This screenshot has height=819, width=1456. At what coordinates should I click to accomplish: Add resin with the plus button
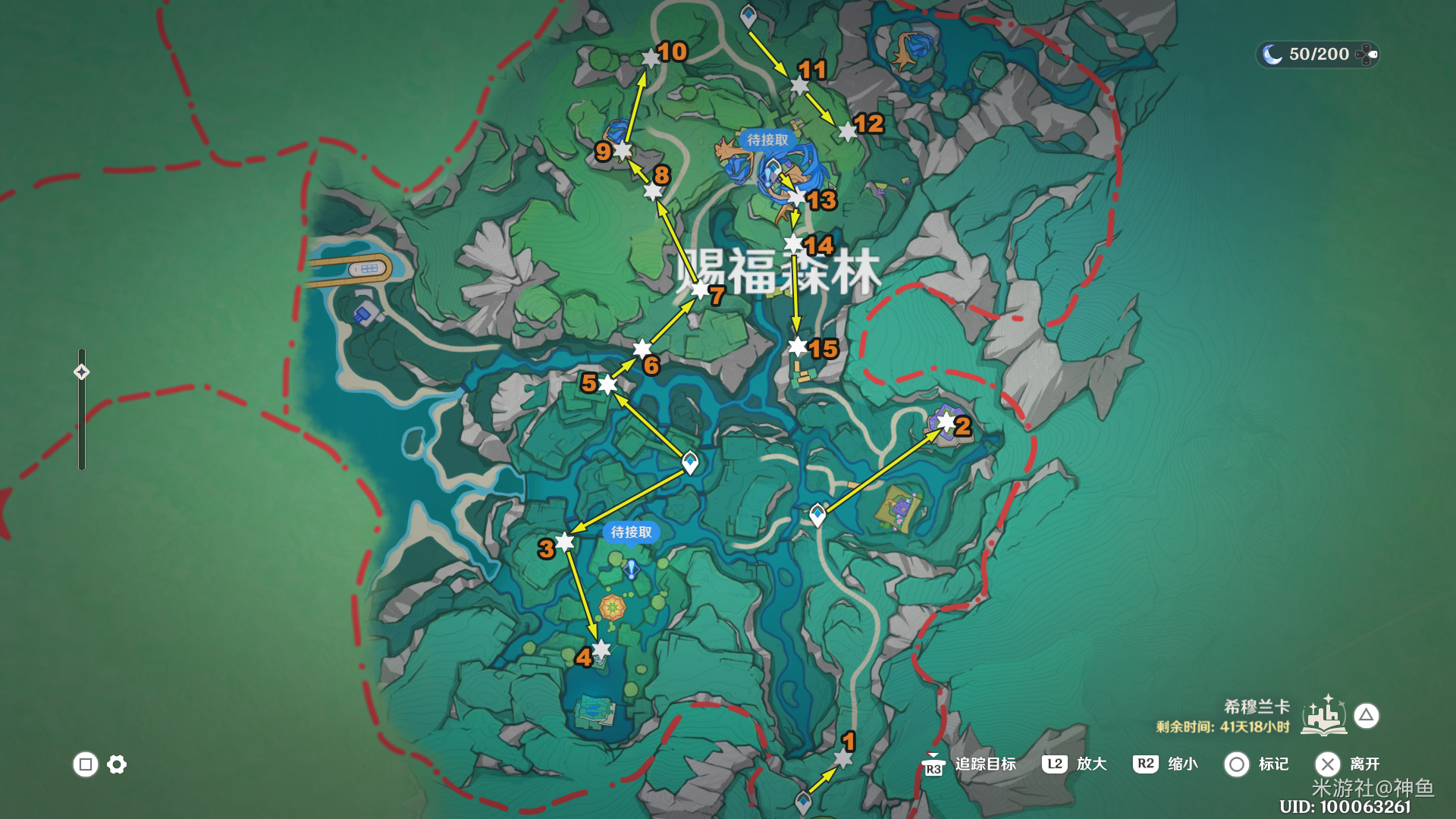[x=1367, y=54]
